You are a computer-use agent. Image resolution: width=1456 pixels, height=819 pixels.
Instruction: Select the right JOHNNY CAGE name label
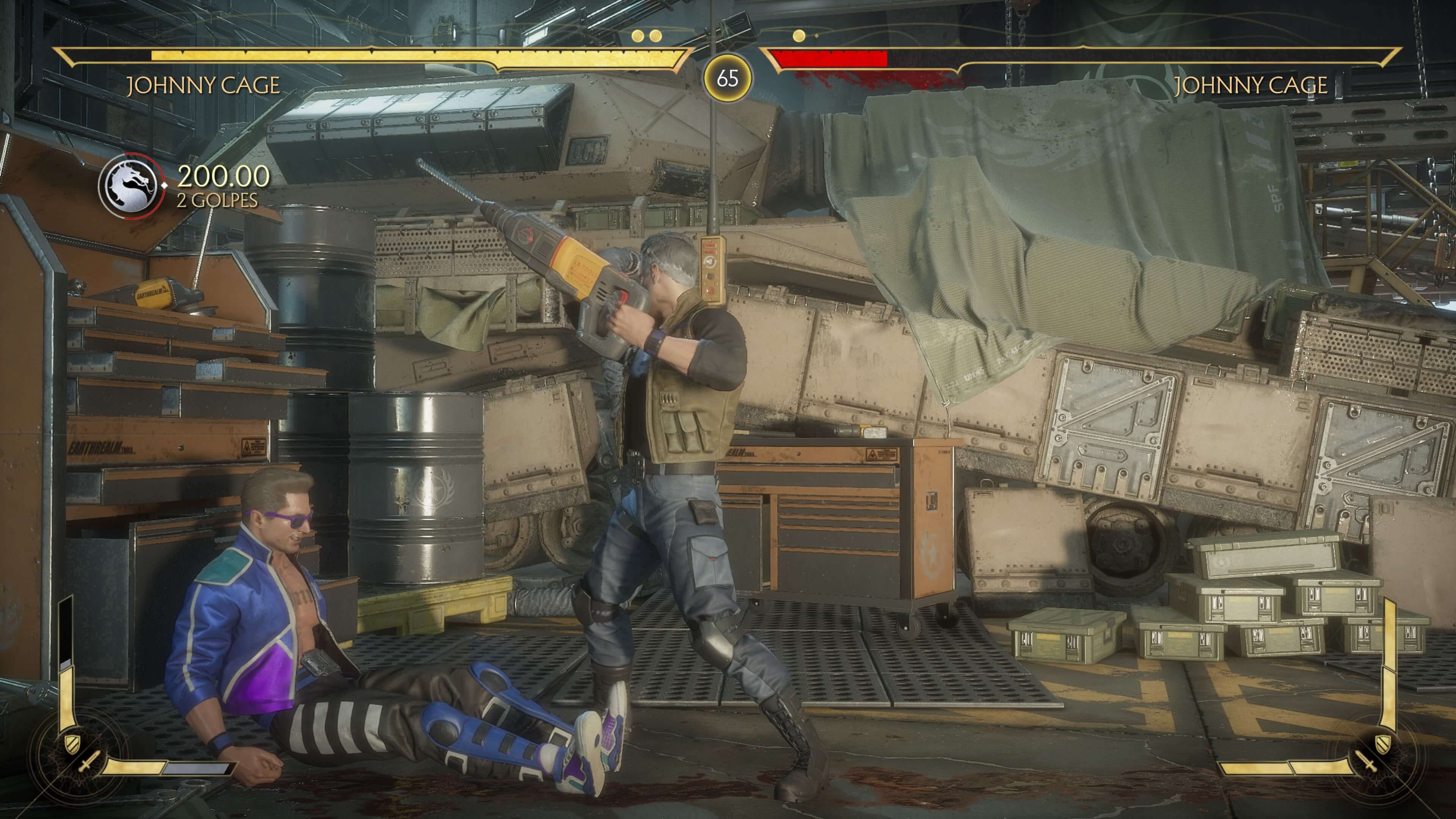point(1250,86)
